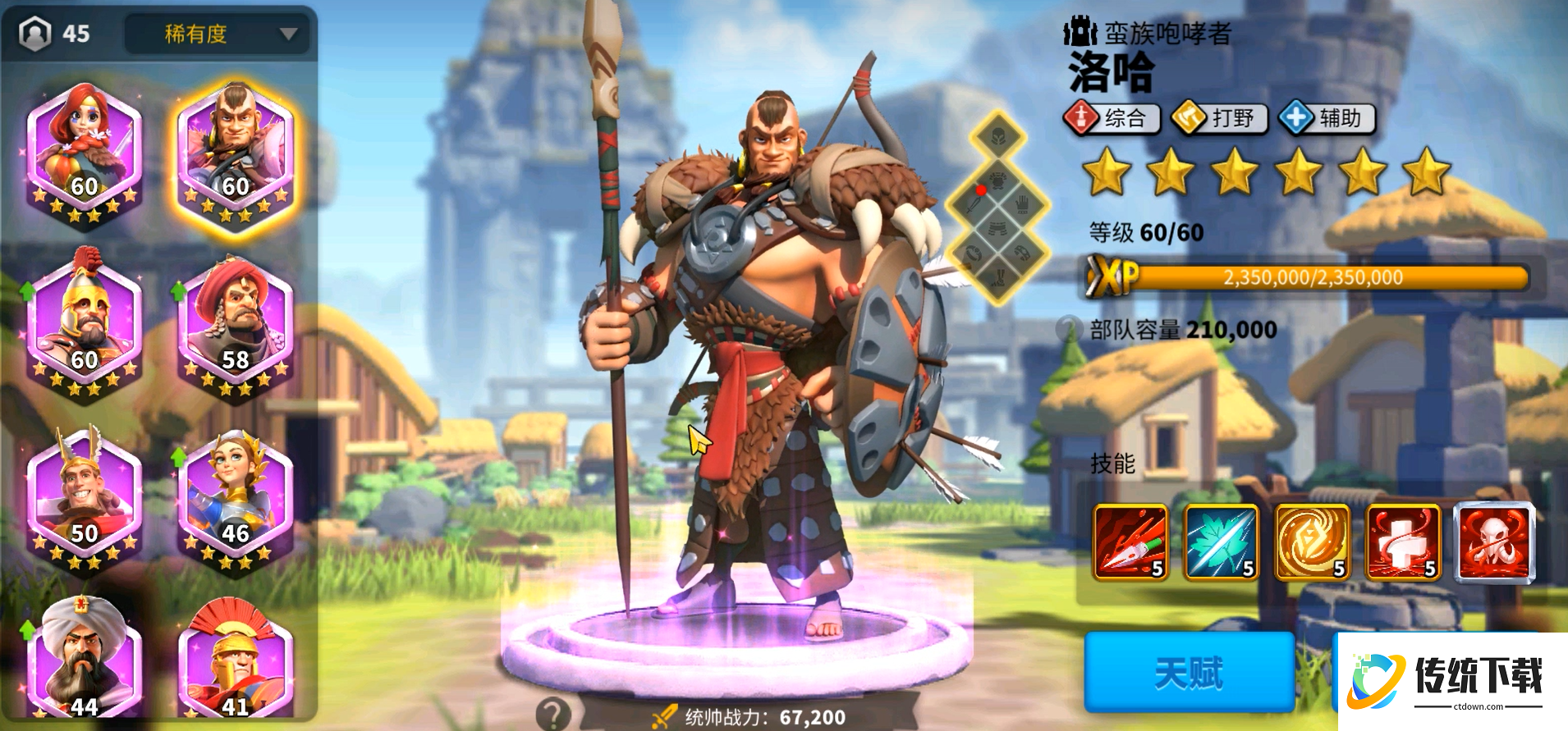This screenshot has height=731, width=1568.
Task: Select the 辅助 support role tag
Action: click(1330, 118)
